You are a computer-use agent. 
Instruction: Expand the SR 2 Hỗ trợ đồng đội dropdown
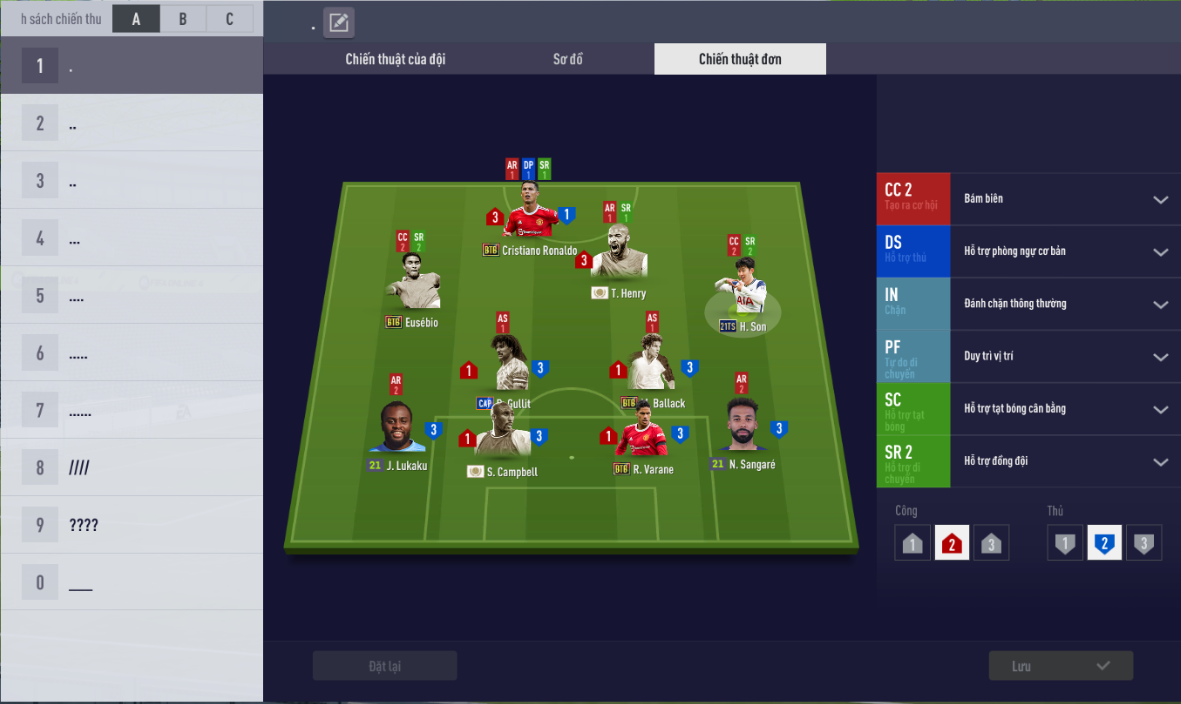coord(1160,462)
